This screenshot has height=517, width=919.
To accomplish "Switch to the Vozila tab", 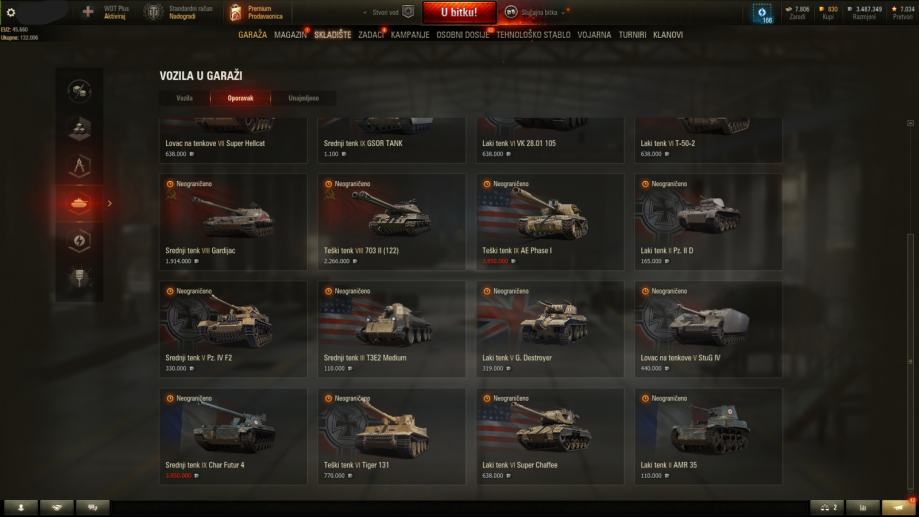I will point(184,98).
